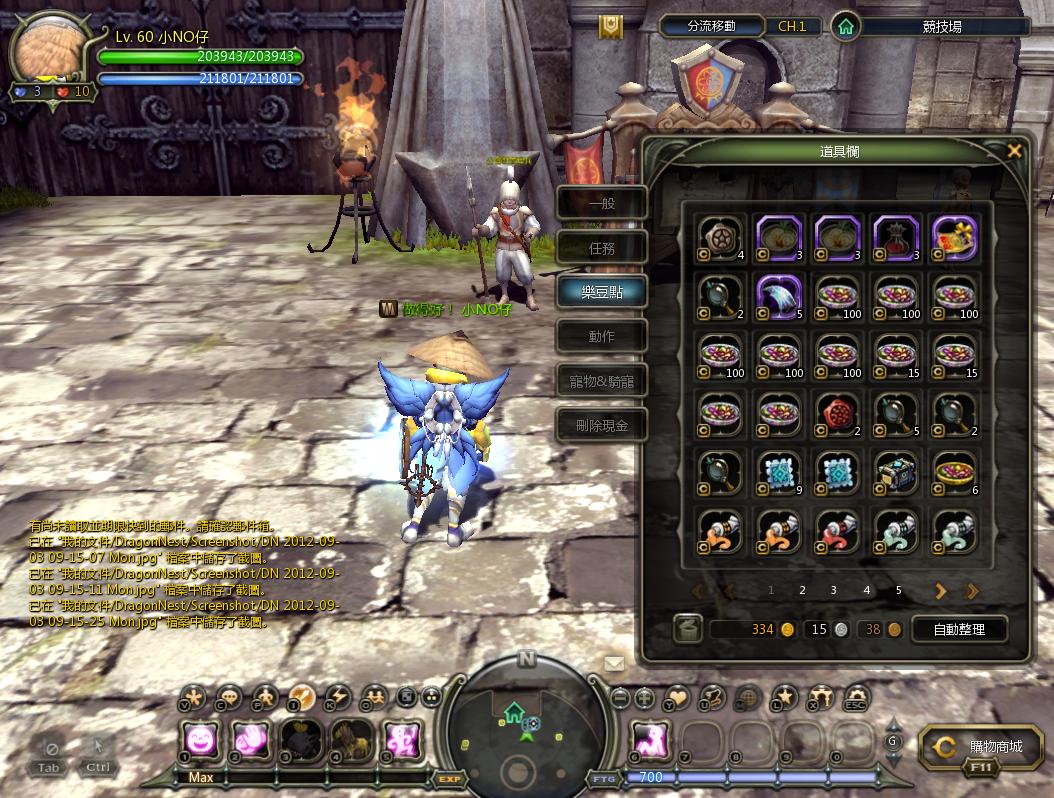This screenshot has width=1054, height=798.
Task: Select the red pouch item slot
Action: [x=895, y=238]
